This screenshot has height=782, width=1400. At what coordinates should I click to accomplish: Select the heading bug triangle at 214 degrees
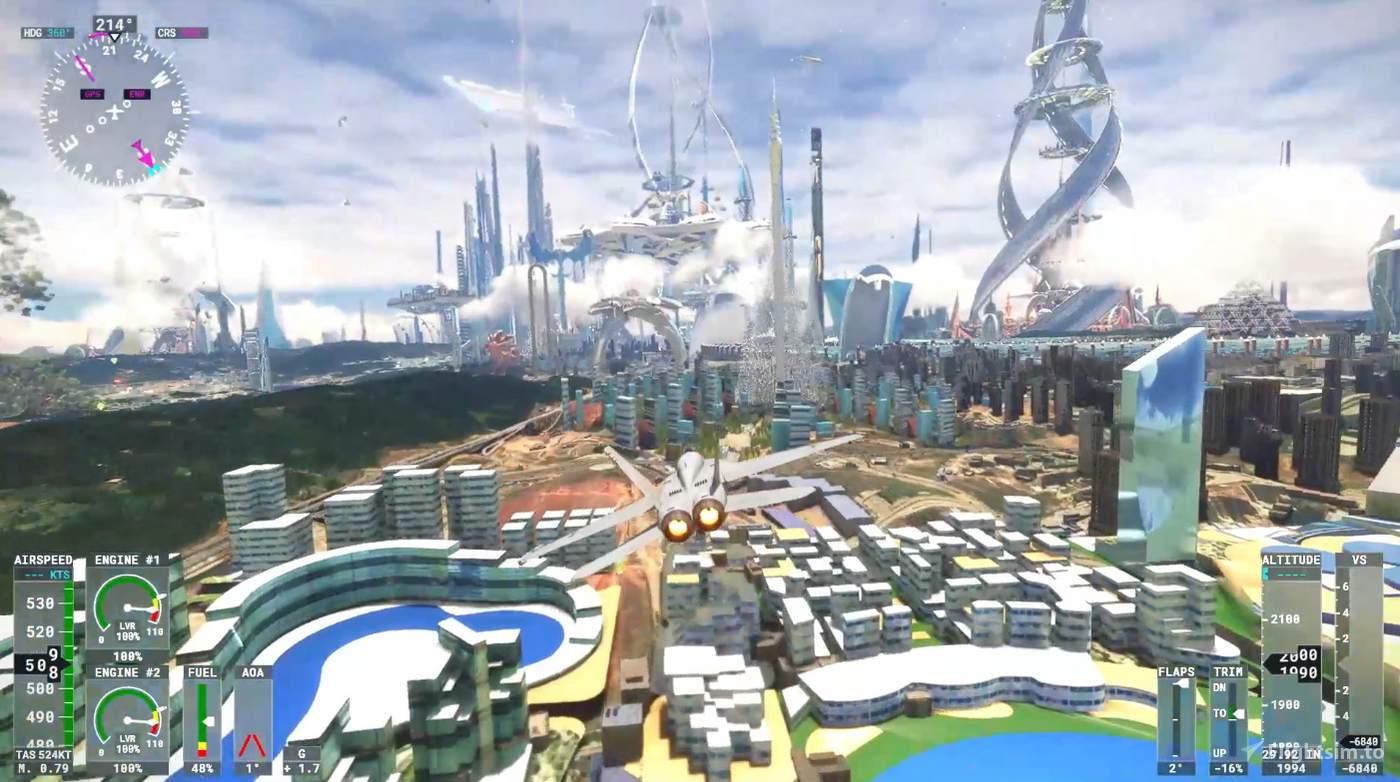pos(115,38)
